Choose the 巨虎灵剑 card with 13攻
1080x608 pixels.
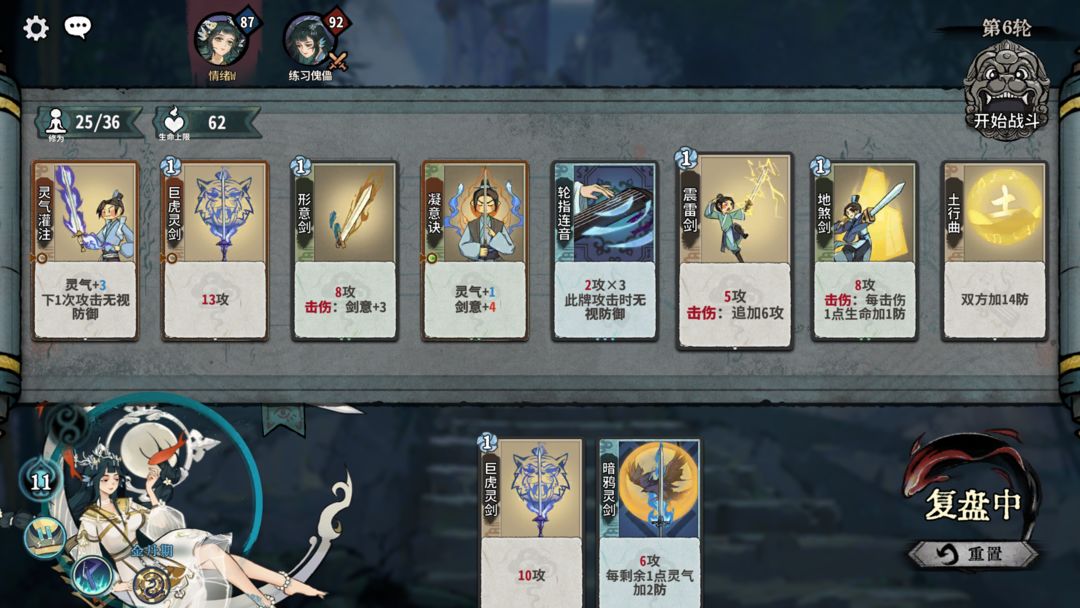pyautogui.click(x=215, y=250)
